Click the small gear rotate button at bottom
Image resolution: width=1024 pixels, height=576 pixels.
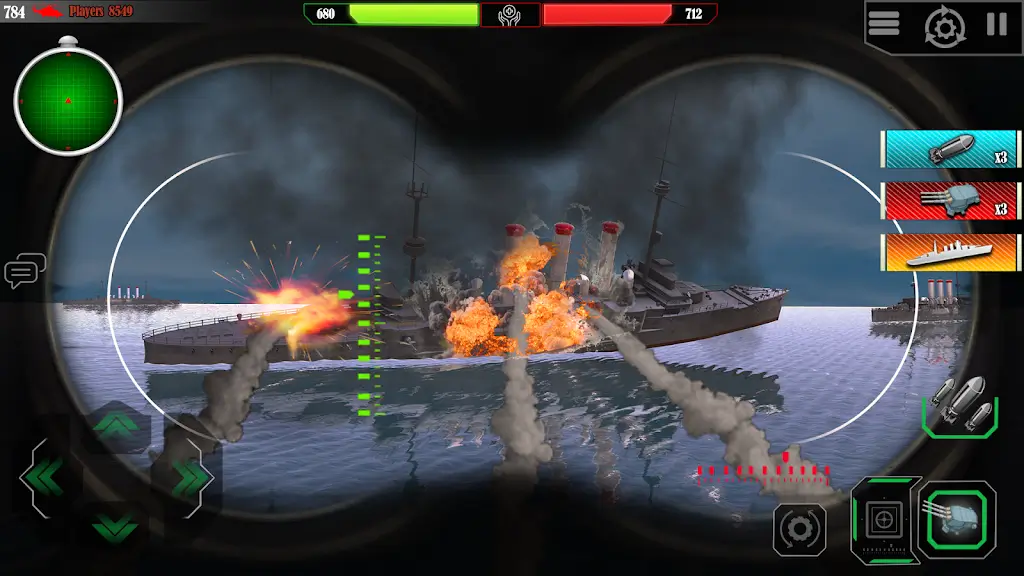point(799,529)
